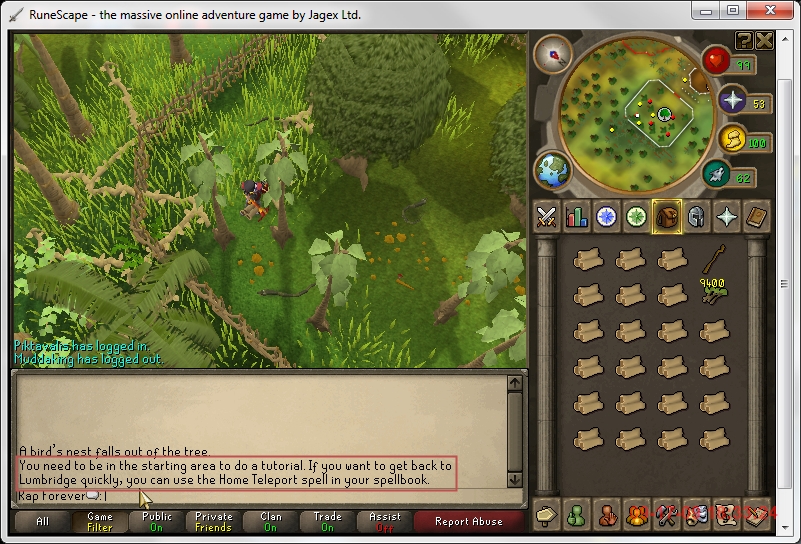Open the wrench and hammer options tab

[667, 514]
